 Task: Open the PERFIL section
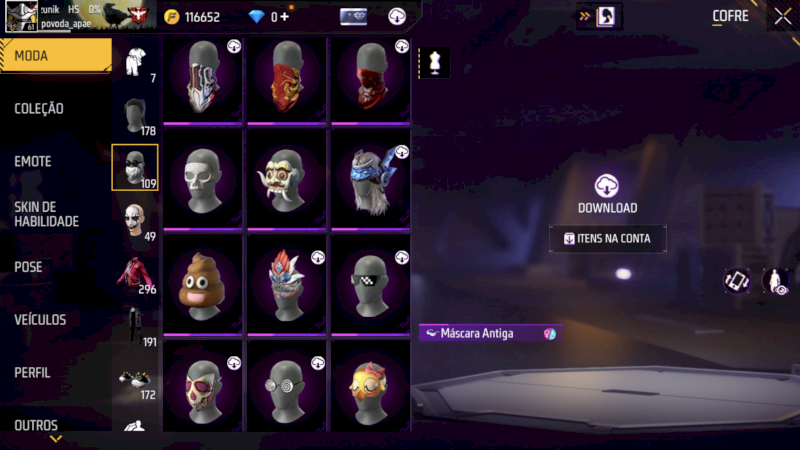(33, 373)
